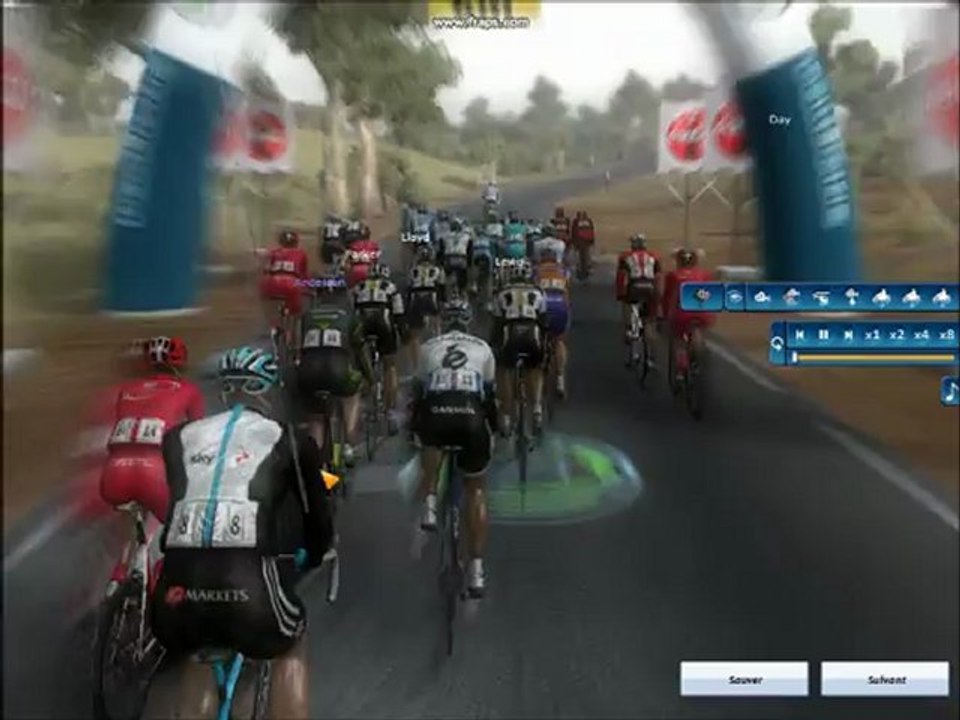This screenshot has height=720, width=960.
Task: Click the Sauver button
Action: [x=744, y=679]
